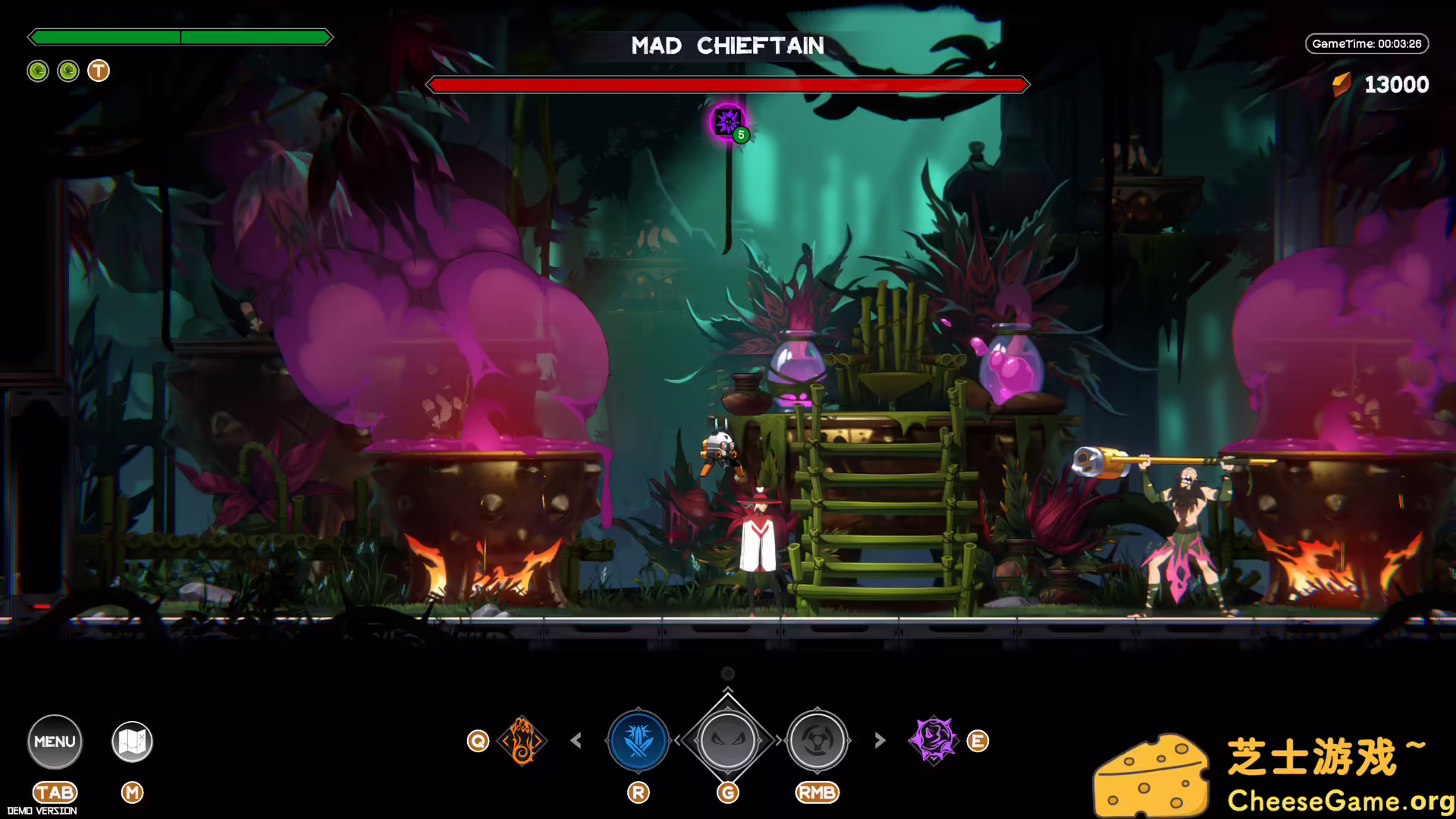Click the orange T consumable icon
Screen dimensions: 1456x819
97,71
